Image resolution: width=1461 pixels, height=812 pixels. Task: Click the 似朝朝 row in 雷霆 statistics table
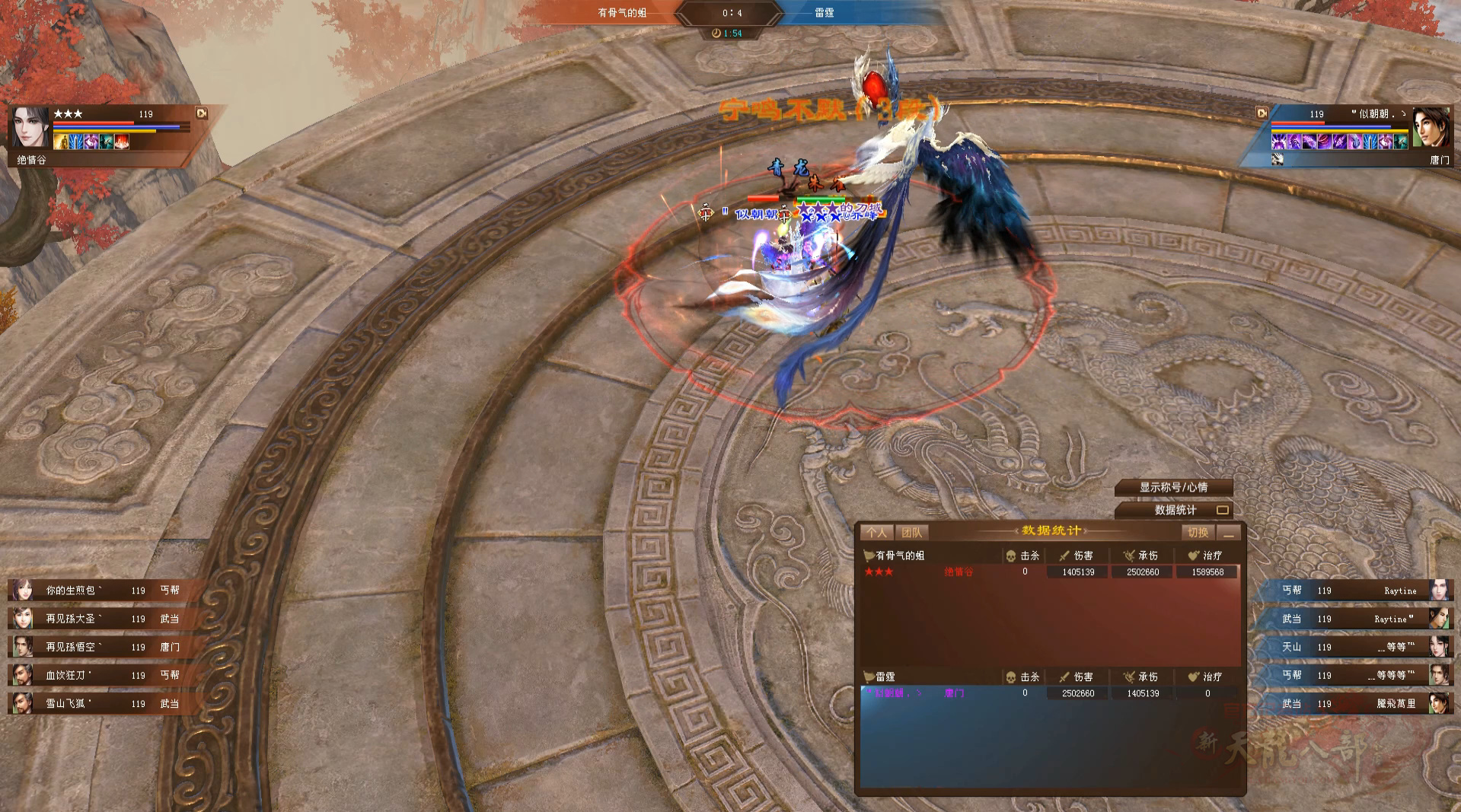(1049, 693)
